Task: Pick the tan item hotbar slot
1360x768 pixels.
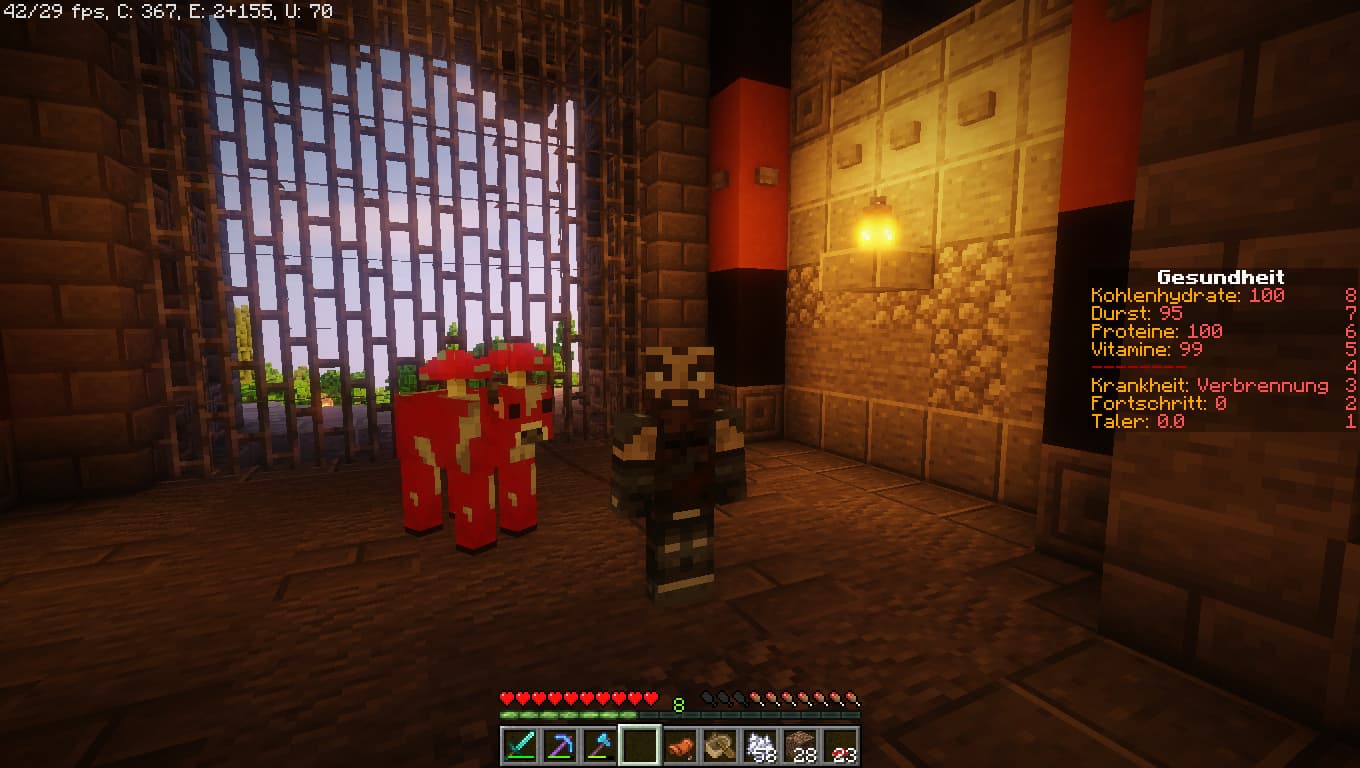Action: (720, 745)
